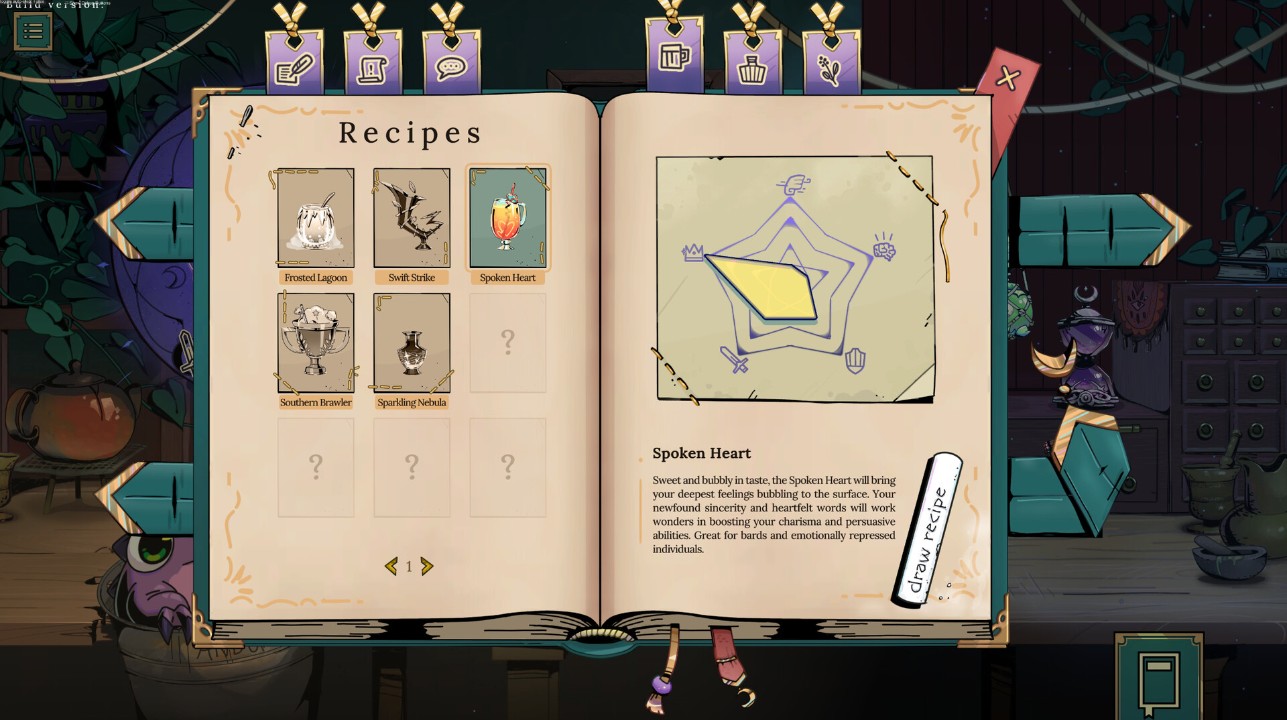Switch to the speech bubble bookmark tab
Image resolution: width=1287 pixels, height=720 pixels.
(451, 66)
